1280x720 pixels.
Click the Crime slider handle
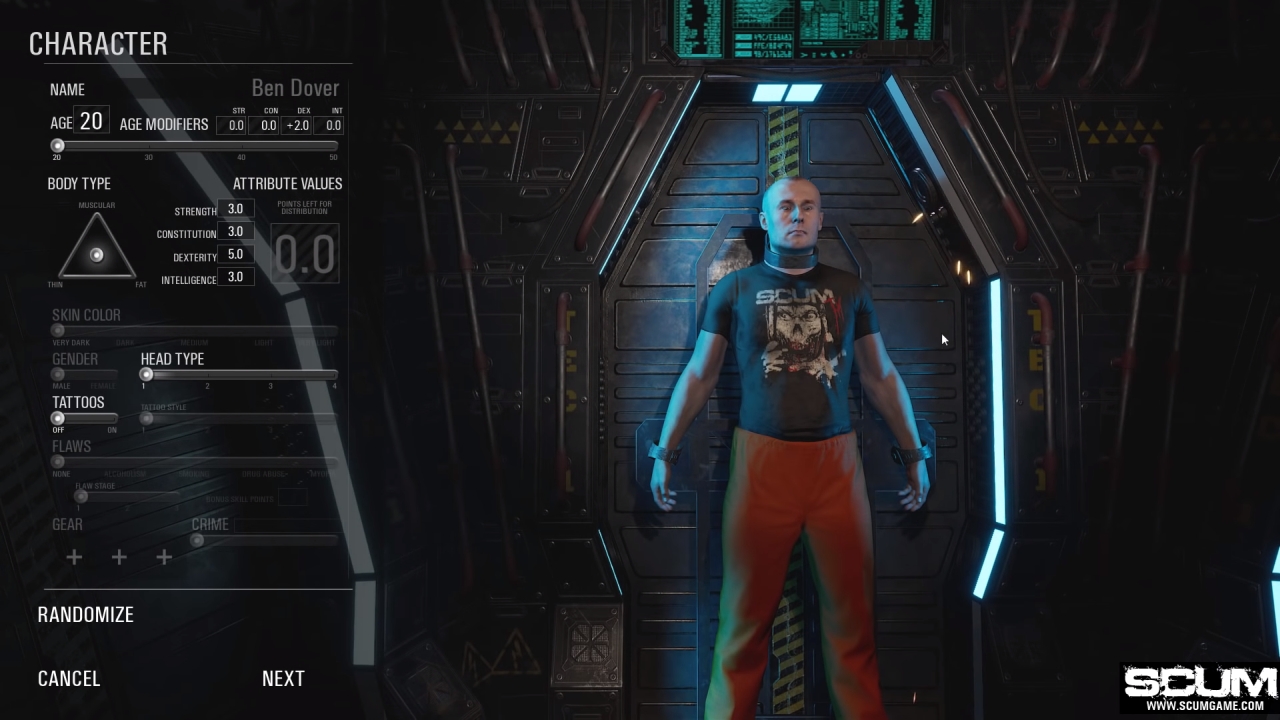197,540
